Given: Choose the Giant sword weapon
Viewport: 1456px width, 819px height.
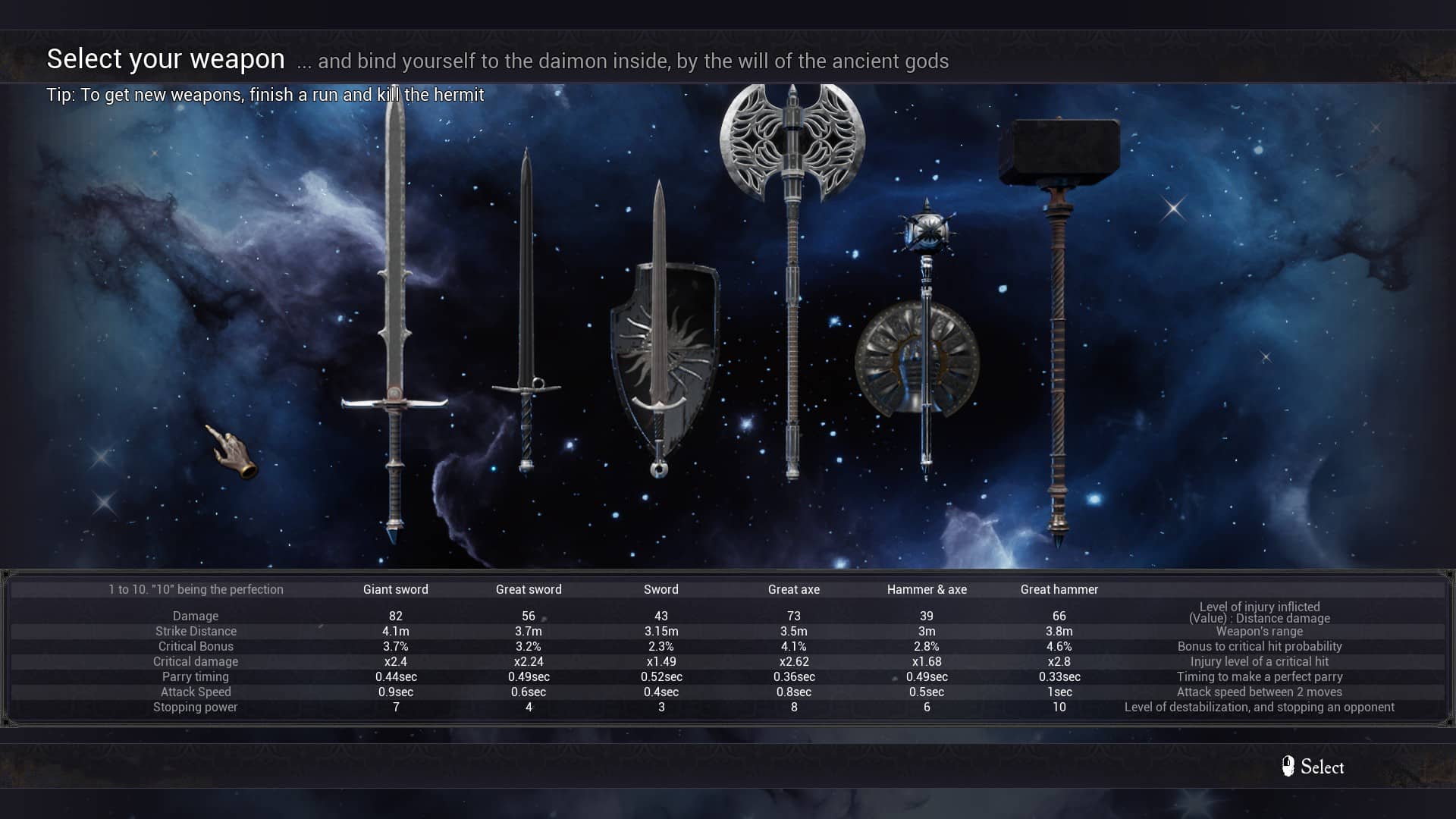Looking at the screenshot, I should pyautogui.click(x=394, y=318).
